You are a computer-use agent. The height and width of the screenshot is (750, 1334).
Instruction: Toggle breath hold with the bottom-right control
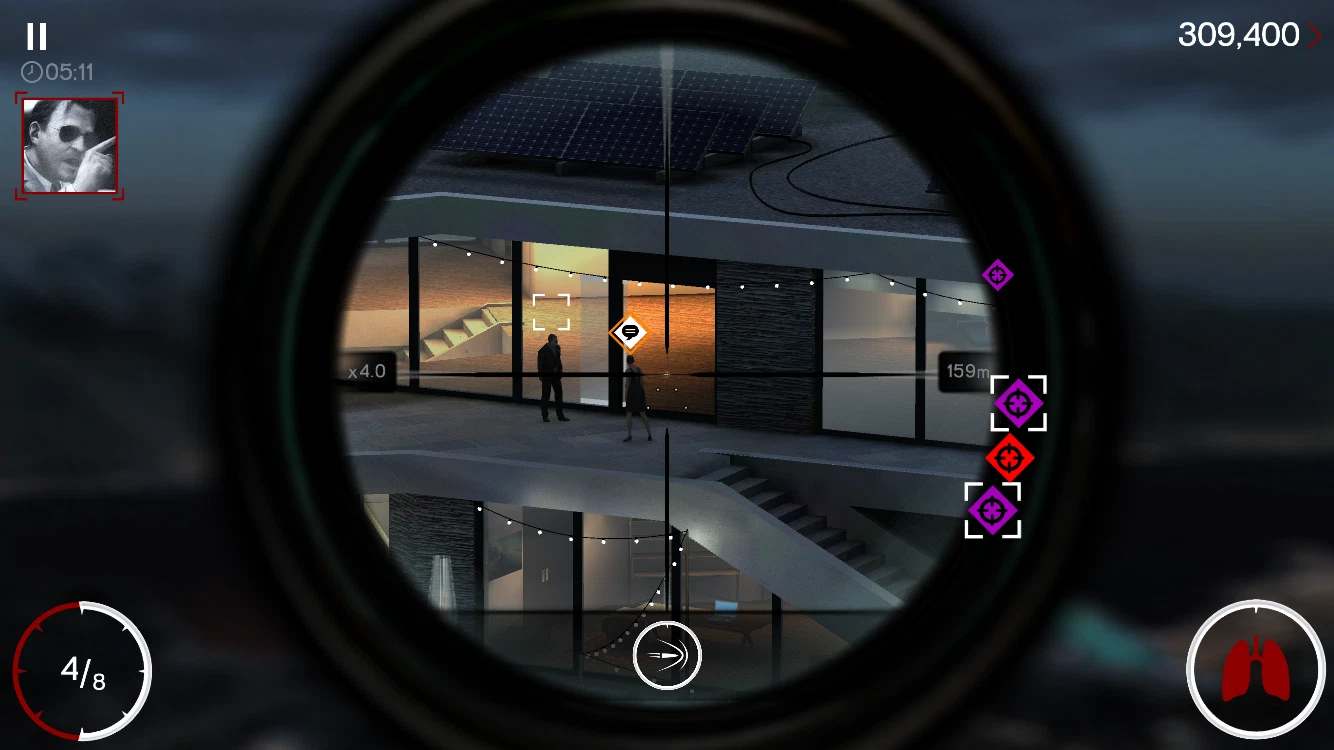[x=1258, y=668]
